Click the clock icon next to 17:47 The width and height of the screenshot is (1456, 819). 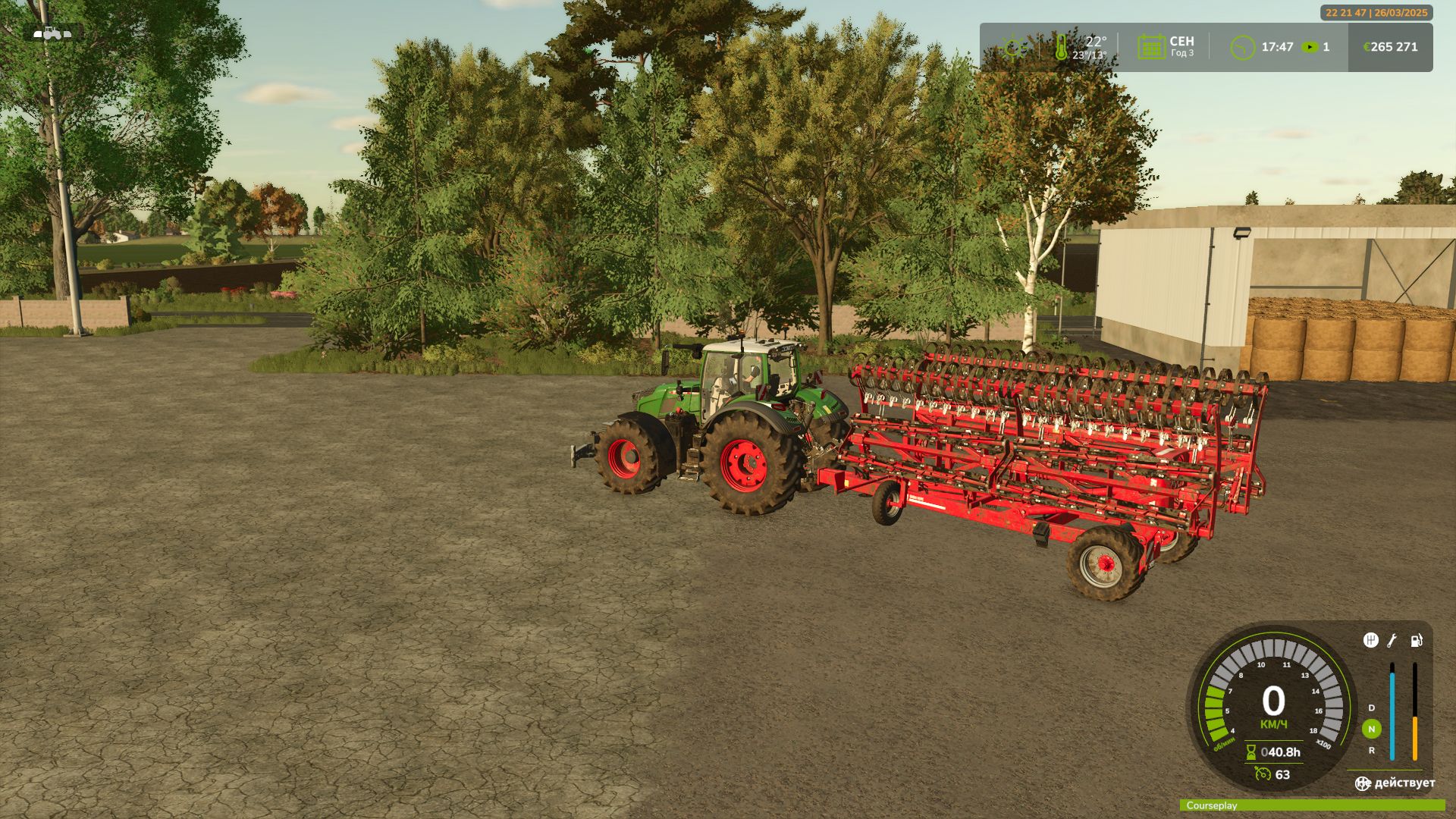point(1242,47)
